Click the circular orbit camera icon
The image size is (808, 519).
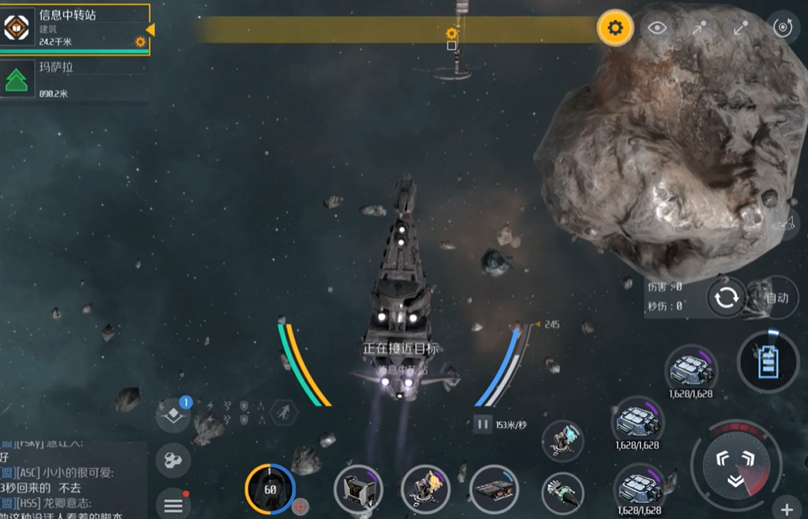(783, 28)
